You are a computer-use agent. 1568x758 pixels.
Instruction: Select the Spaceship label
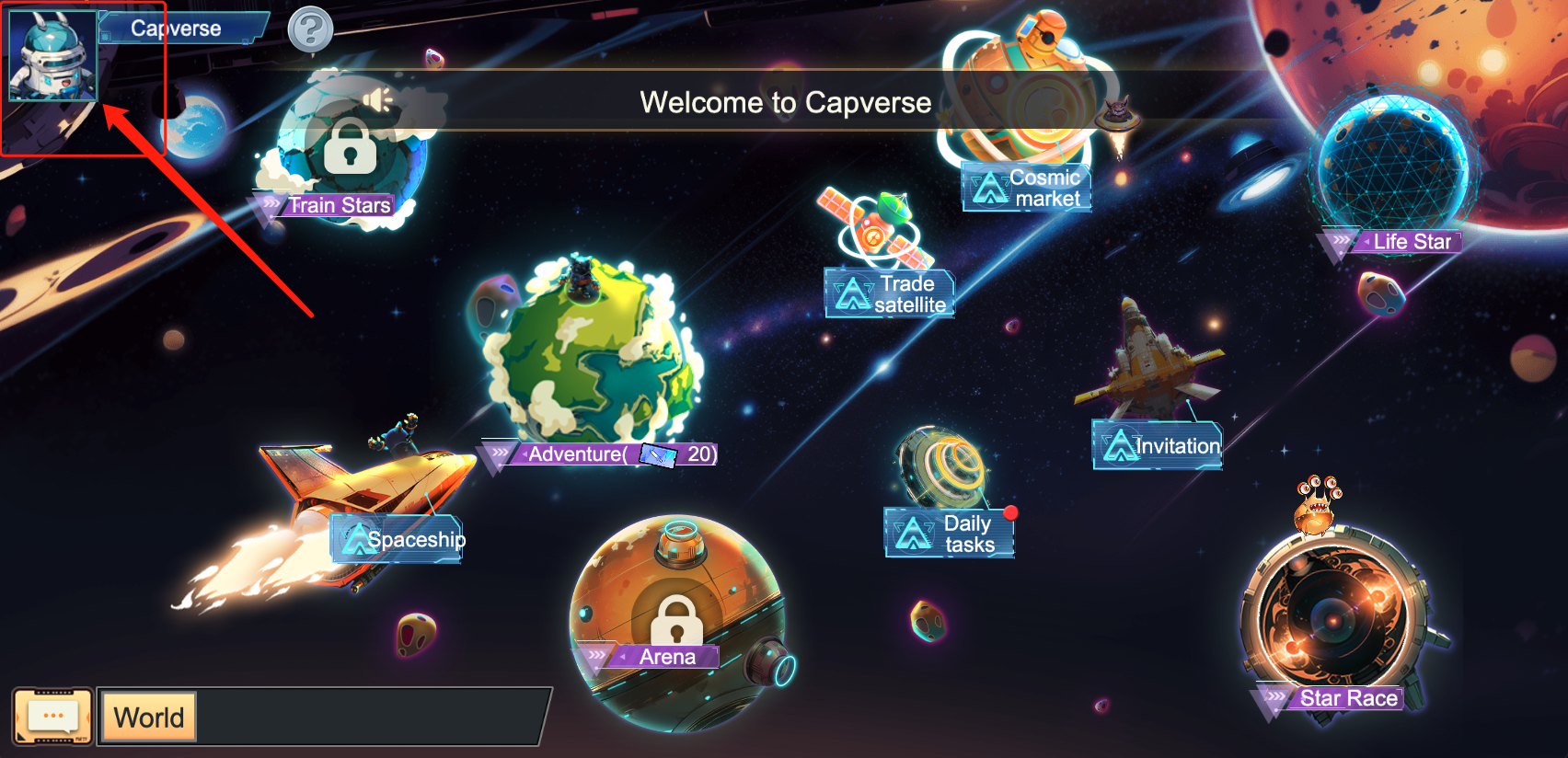point(398,539)
